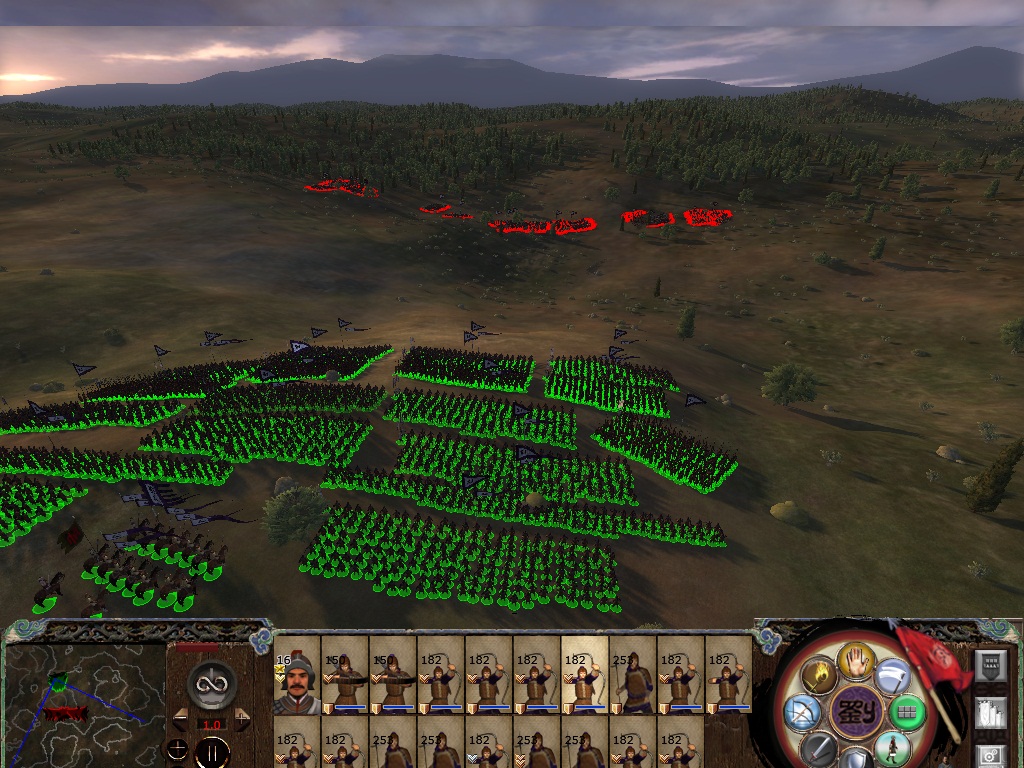Click the circular crosshair button beside pause

click(x=178, y=750)
